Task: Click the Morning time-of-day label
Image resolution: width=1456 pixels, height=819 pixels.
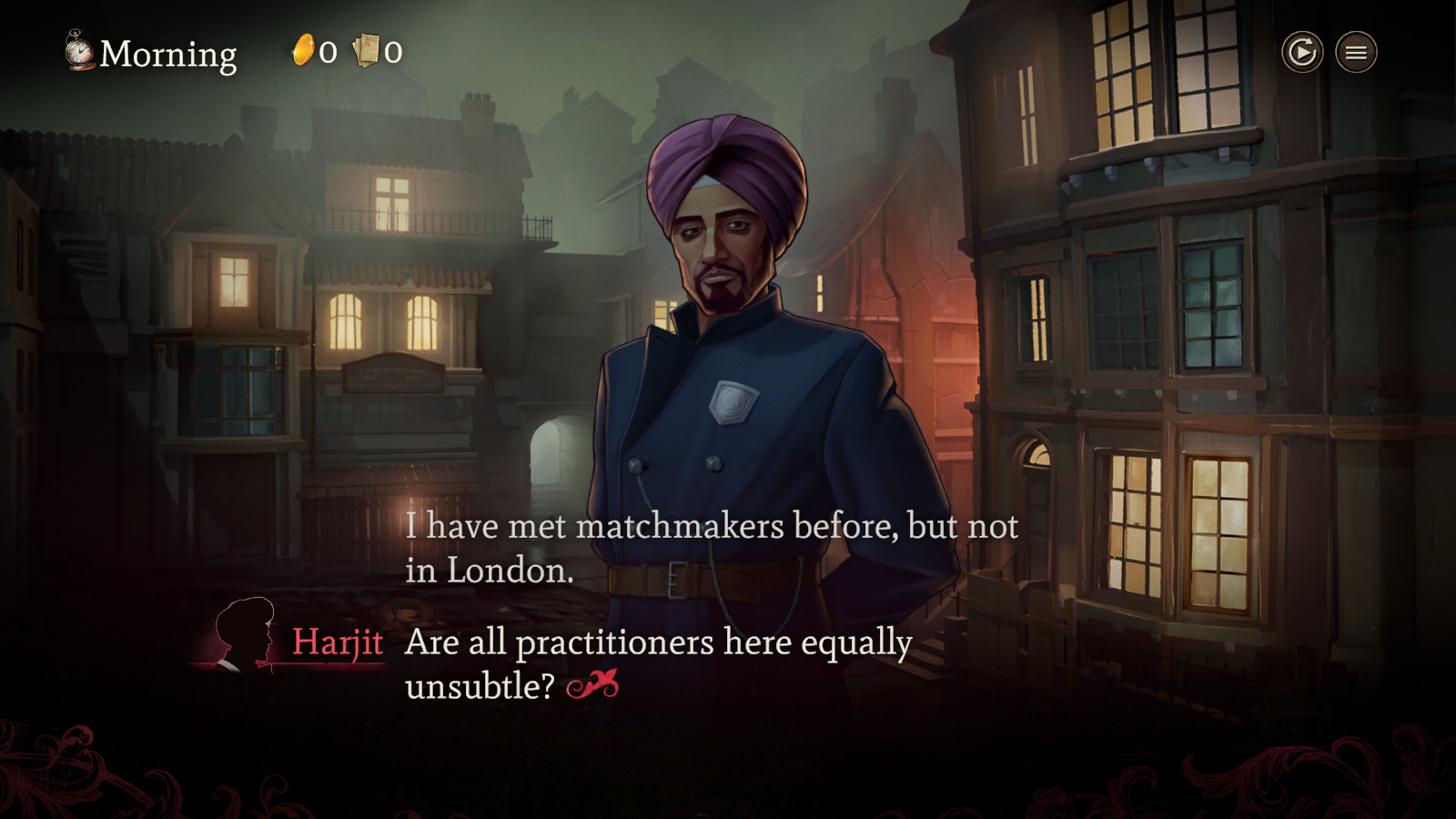Action: pos(167,55)
